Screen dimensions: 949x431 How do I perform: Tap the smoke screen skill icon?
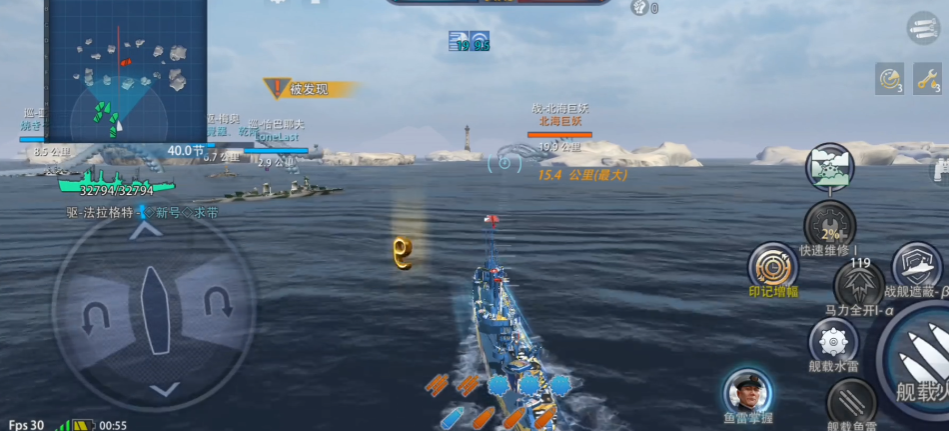829,166
